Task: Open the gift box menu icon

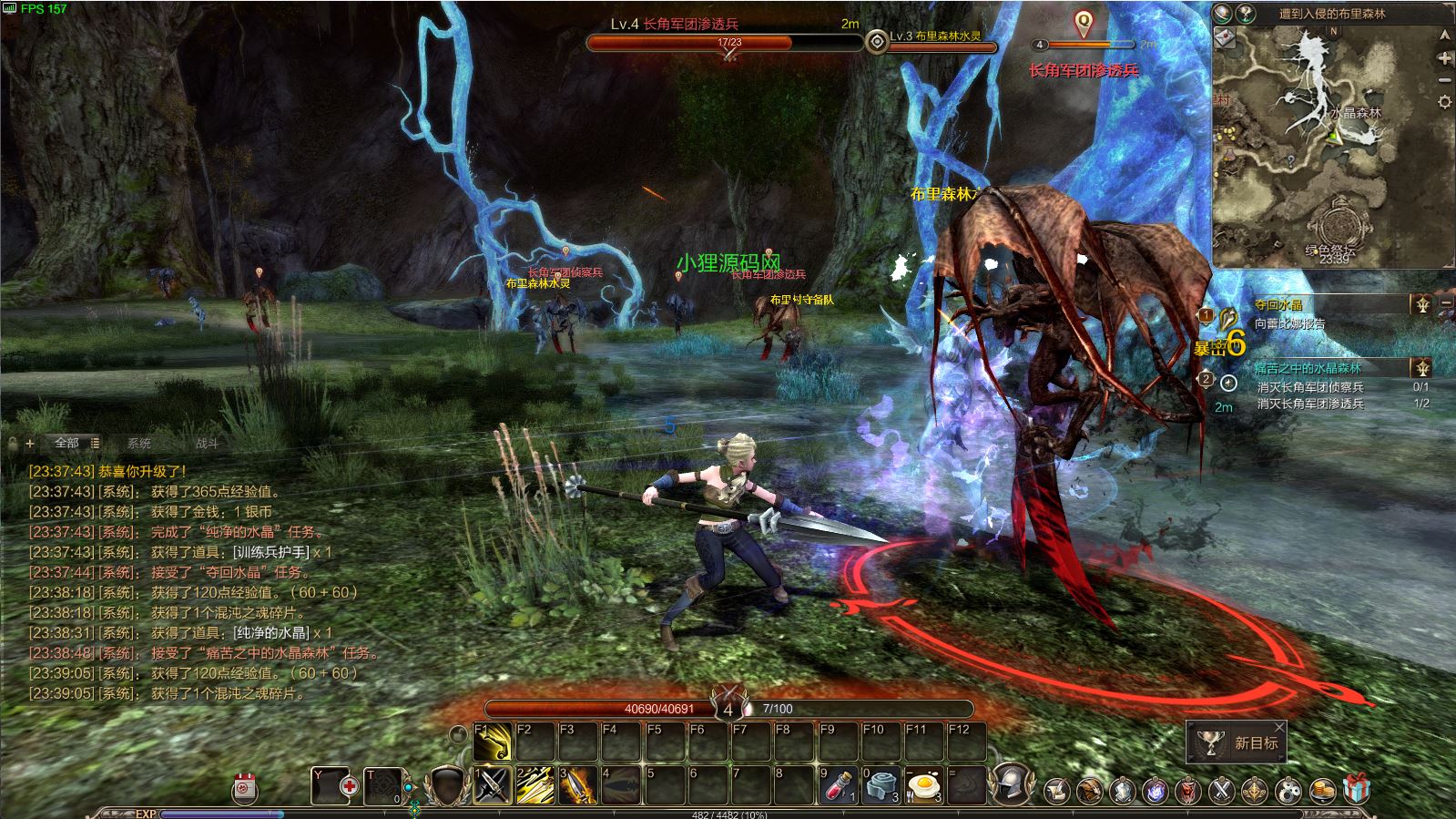Action: pyautogui.click(x=1356, y=789)
